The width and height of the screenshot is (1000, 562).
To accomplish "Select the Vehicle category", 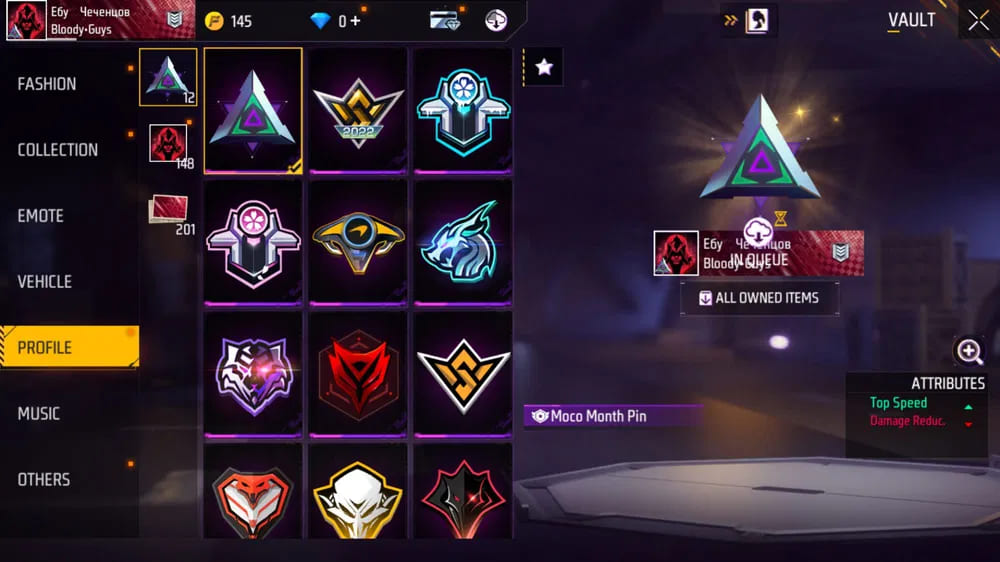I will (45, 282).
